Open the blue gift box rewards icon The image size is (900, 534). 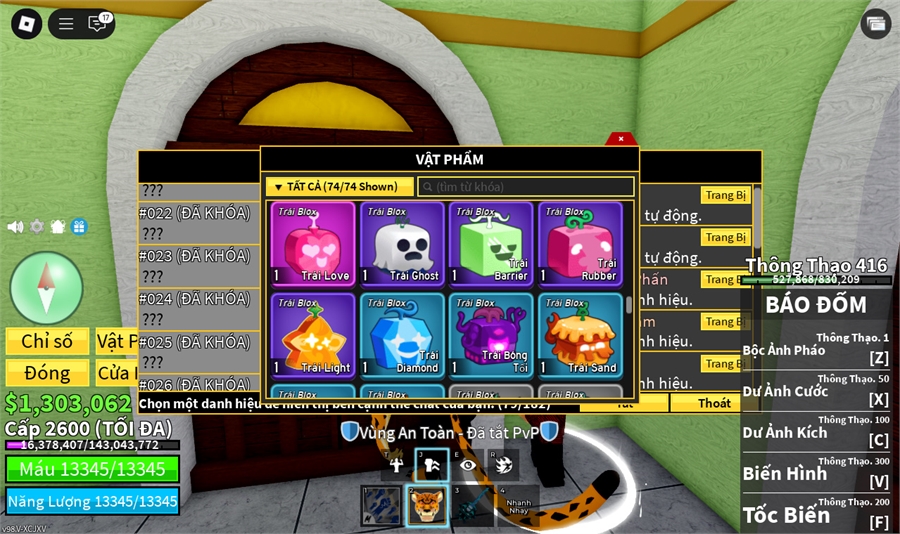pyautogui.click(x=79, y=227)
